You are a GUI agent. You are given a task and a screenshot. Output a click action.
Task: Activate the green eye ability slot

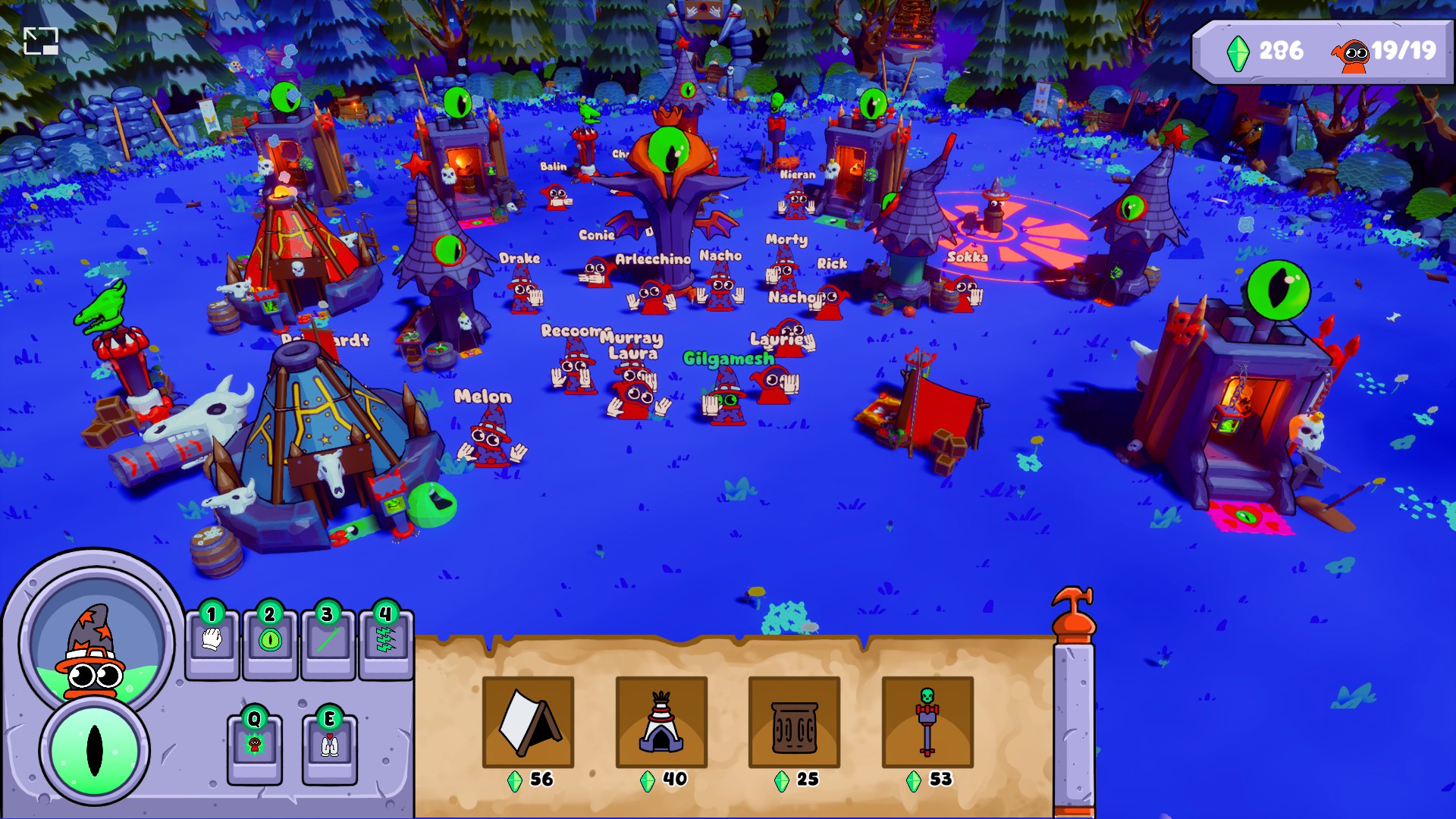(270, 642)
